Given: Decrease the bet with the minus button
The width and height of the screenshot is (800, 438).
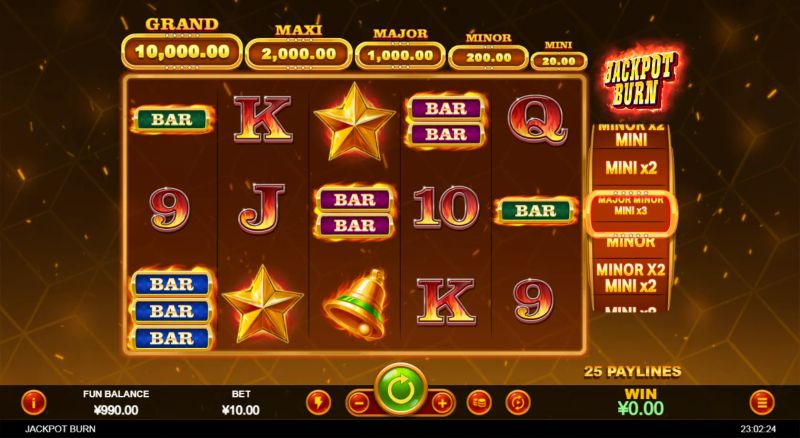Looking at the screenshot, I should click(358, 403).
